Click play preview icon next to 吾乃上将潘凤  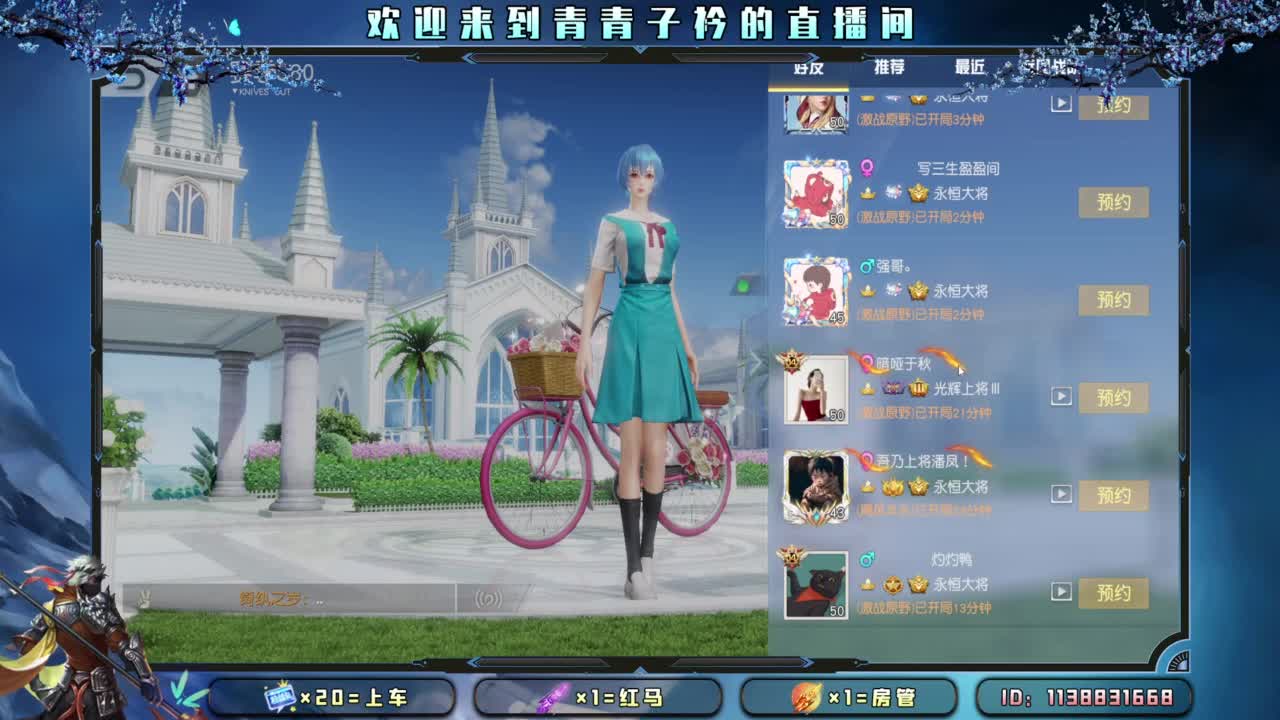coord(1060,493)
